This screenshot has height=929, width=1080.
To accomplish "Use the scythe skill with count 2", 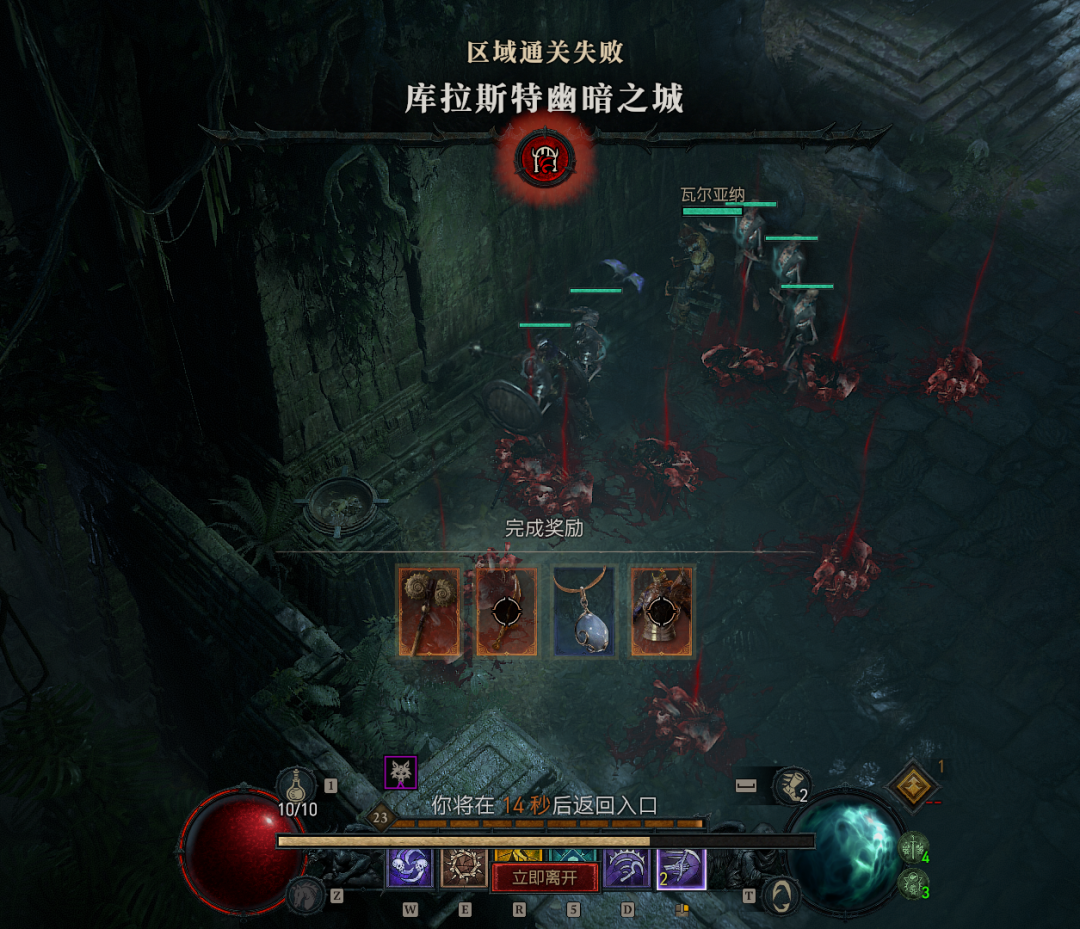I will 680,867.
